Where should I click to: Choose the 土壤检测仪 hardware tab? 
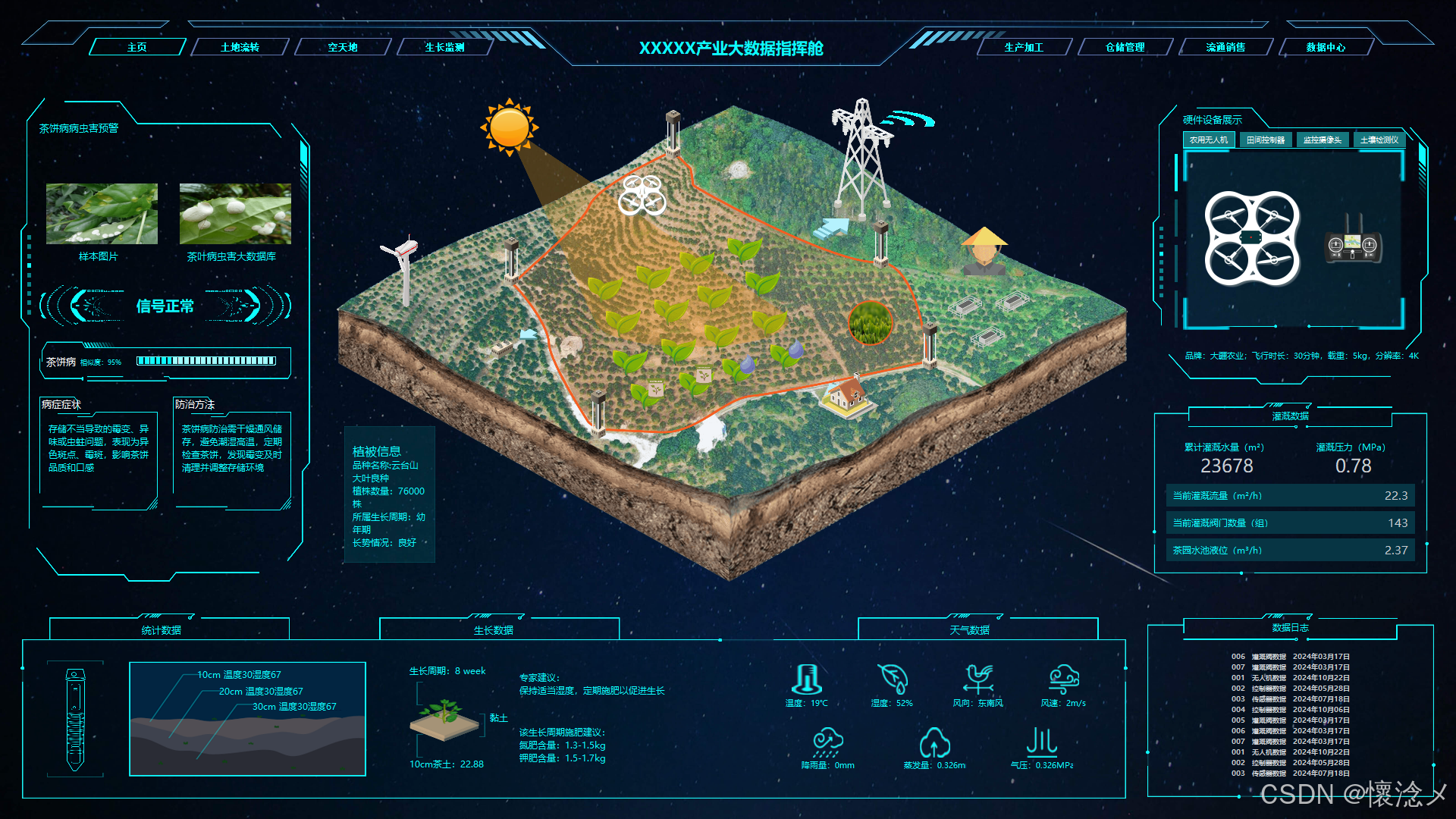click(1379, 140)
